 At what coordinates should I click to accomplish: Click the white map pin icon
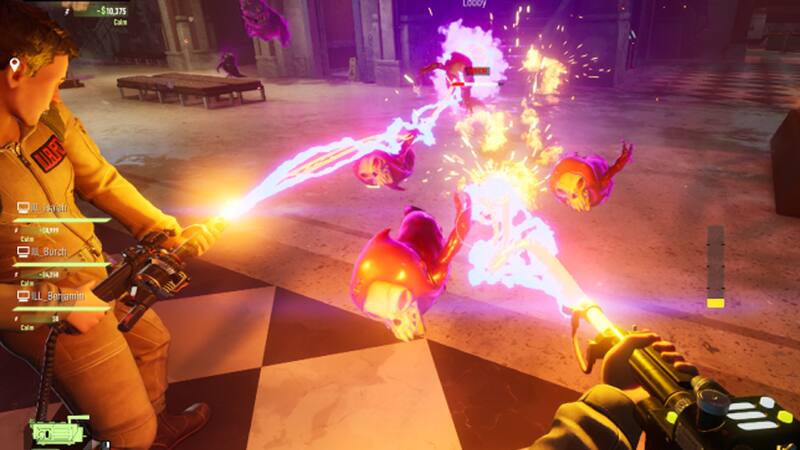point(15,65)
